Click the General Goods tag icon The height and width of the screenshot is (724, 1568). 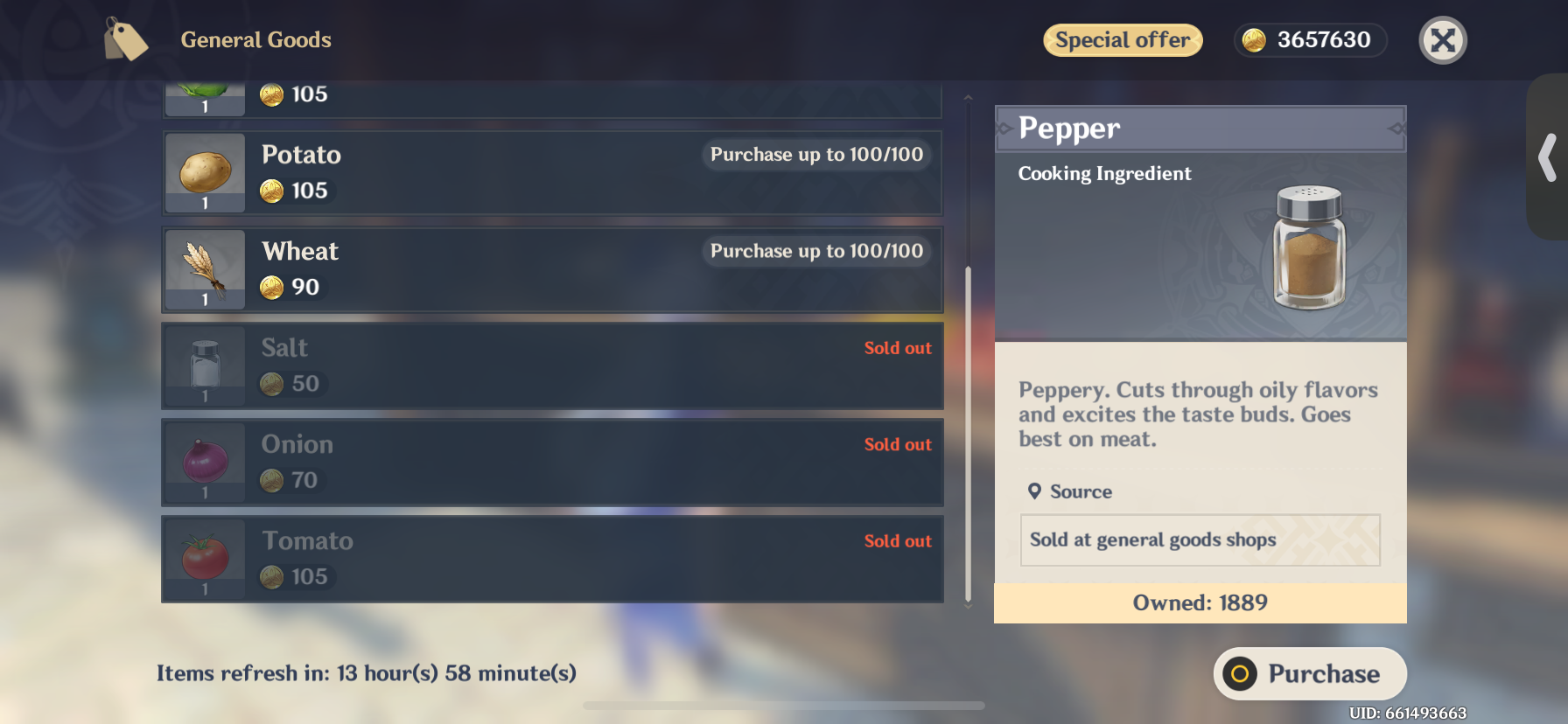125,38
